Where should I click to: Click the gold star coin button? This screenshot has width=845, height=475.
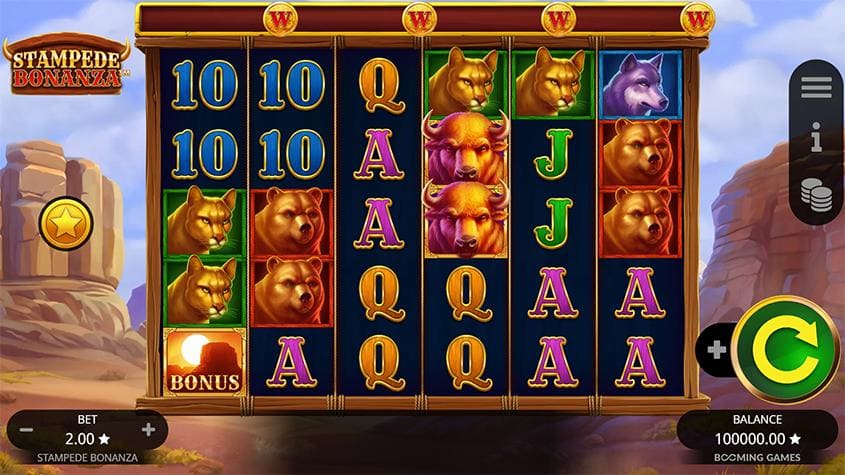(x=66, y=224)
